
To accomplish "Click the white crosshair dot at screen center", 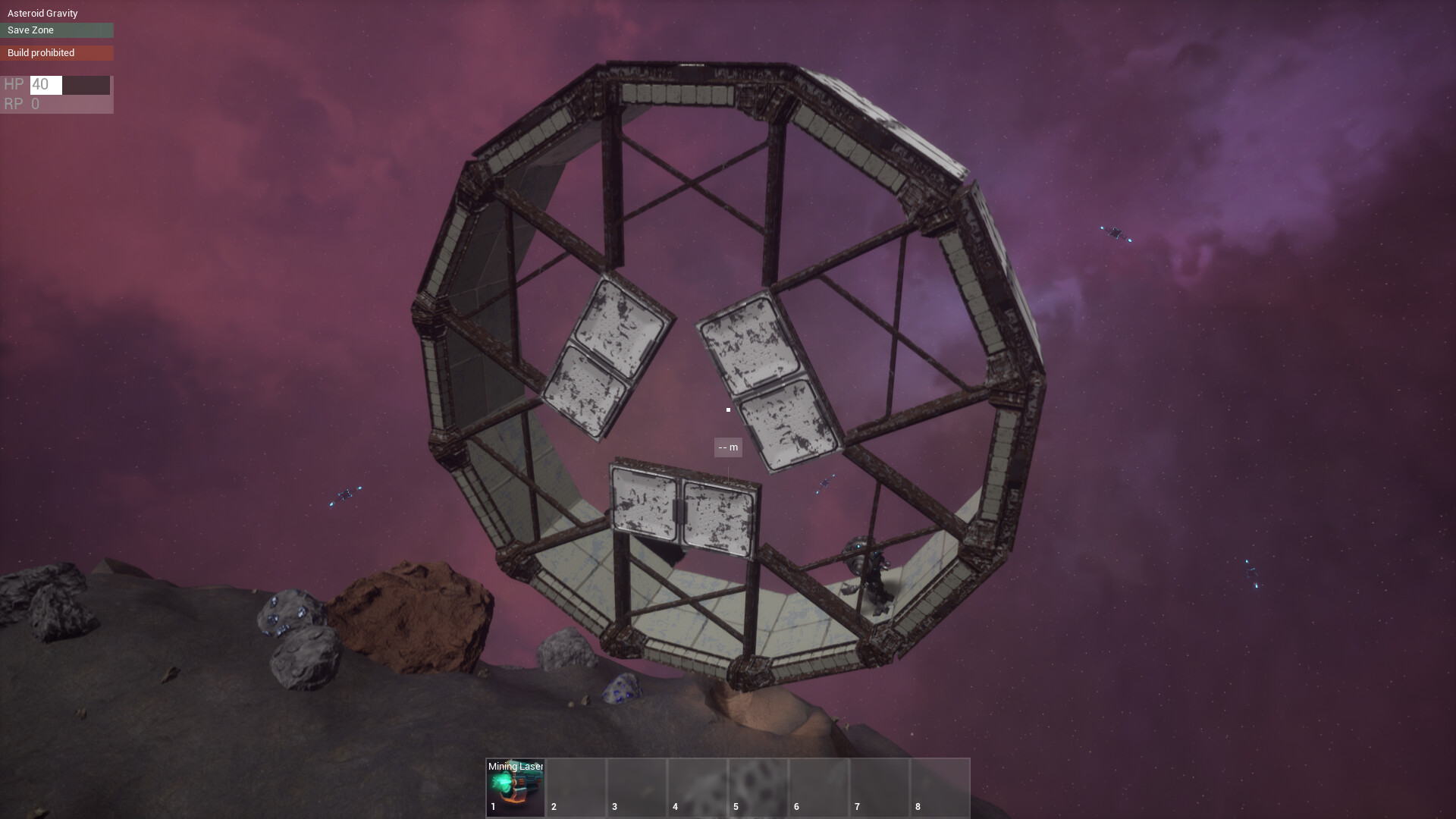I will [727, 409].
